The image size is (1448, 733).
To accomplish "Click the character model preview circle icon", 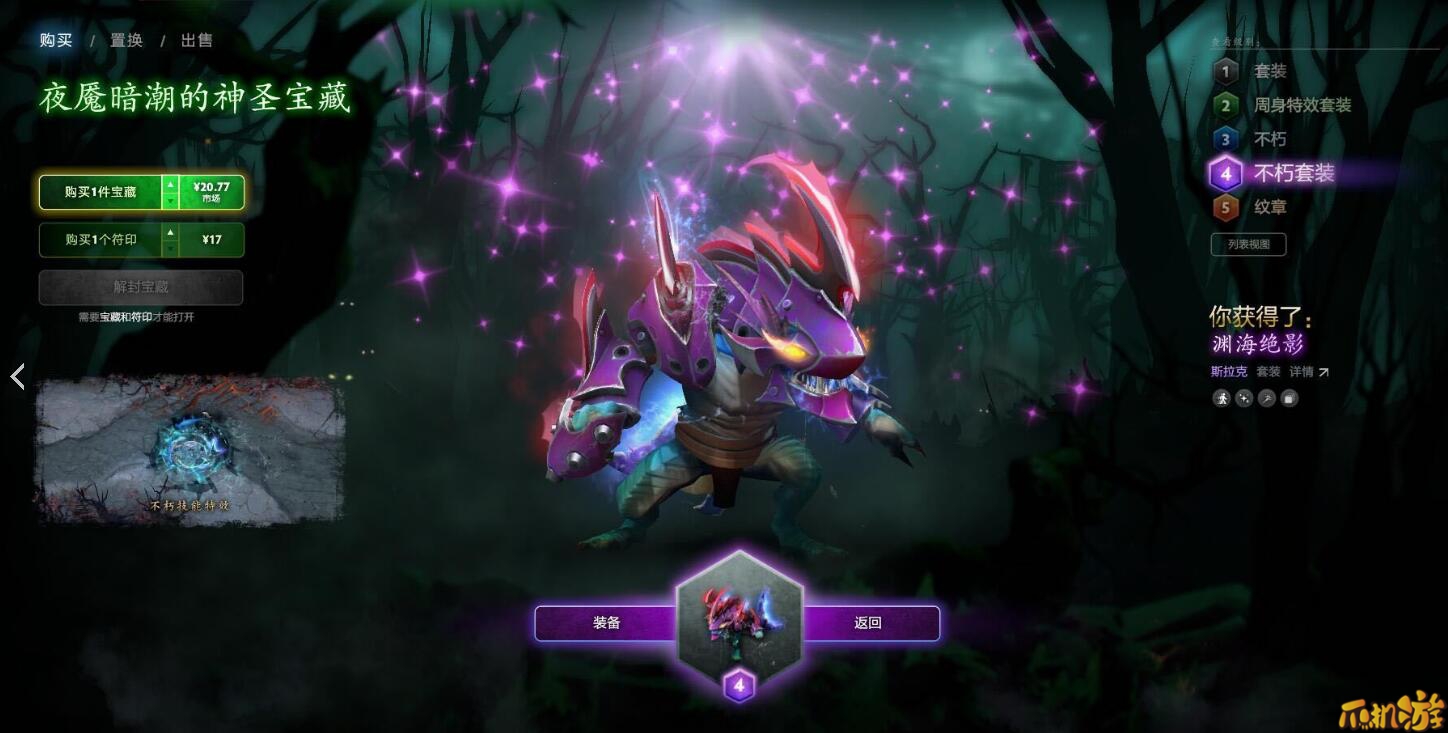I will (x=1221, y=397).
